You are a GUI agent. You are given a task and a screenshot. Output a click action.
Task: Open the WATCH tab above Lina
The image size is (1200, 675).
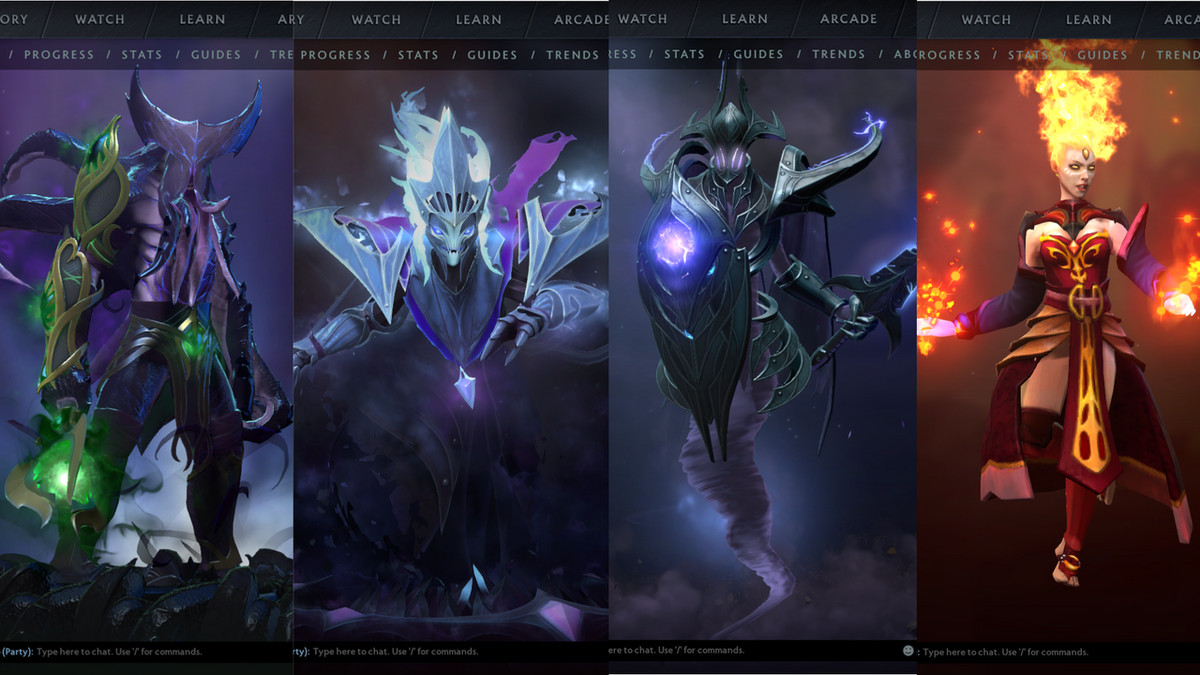pyautogui.click(x=986, y=19)
